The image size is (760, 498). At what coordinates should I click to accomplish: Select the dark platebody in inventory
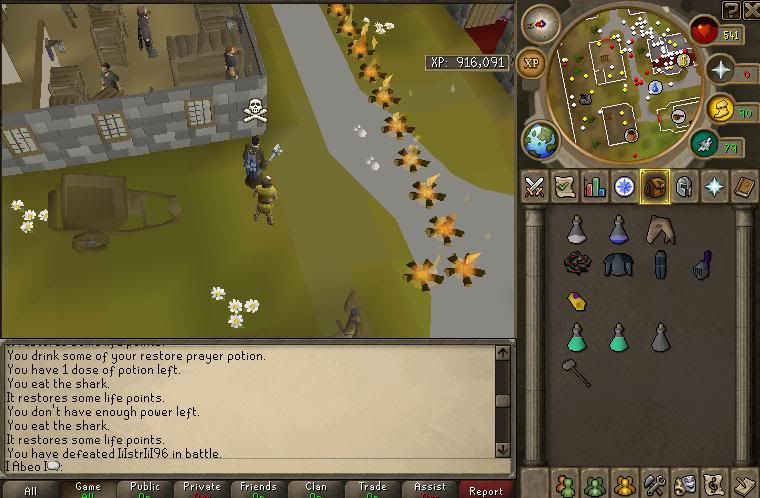coord(618,265)
